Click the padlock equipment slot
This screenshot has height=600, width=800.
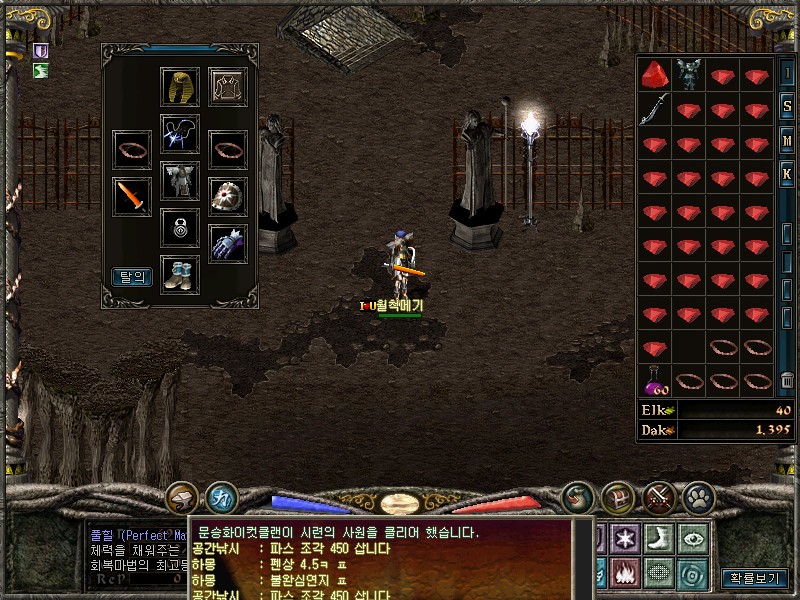coord(180,228)
